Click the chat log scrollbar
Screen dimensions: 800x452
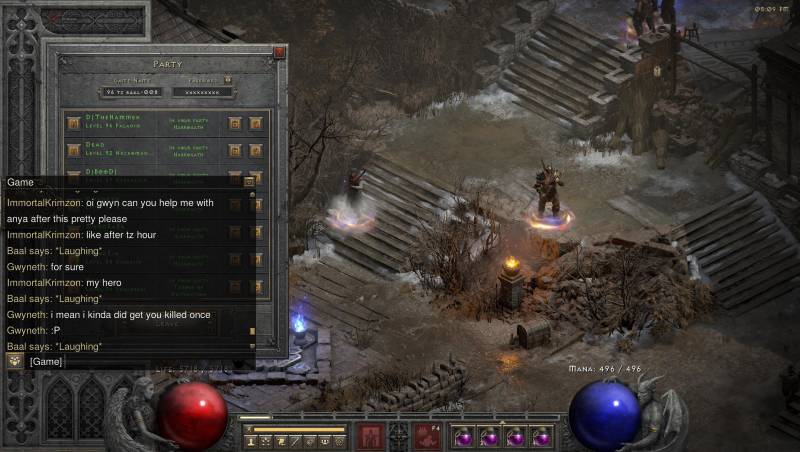252,265
